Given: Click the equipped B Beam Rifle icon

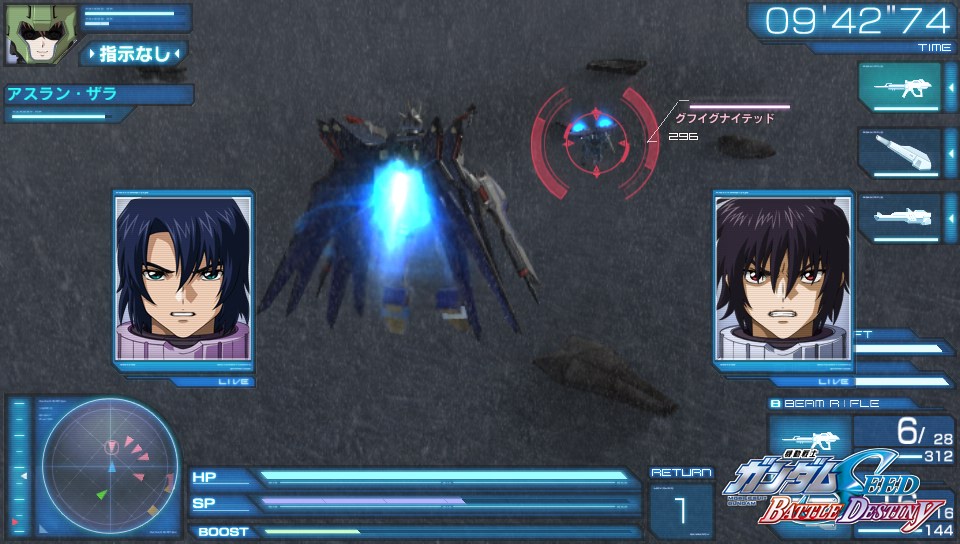Looking at the screenshot, I should (810, 441).
